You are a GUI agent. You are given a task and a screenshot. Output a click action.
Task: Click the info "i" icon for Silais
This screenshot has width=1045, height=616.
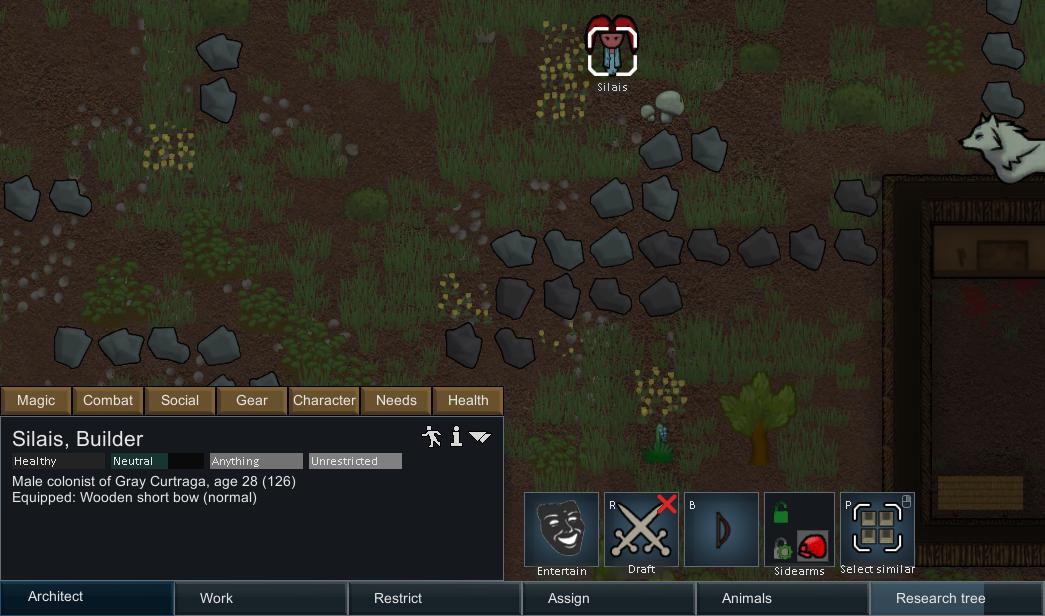(456, 436)
